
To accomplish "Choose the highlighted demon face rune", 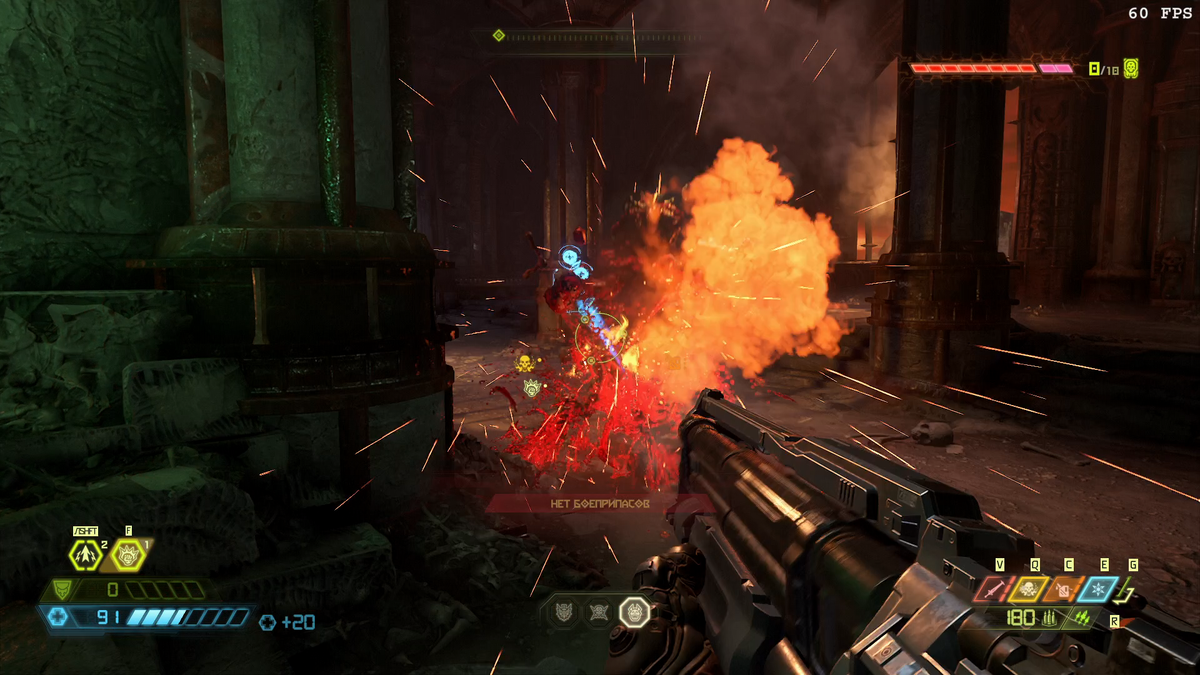I will 634,612.
